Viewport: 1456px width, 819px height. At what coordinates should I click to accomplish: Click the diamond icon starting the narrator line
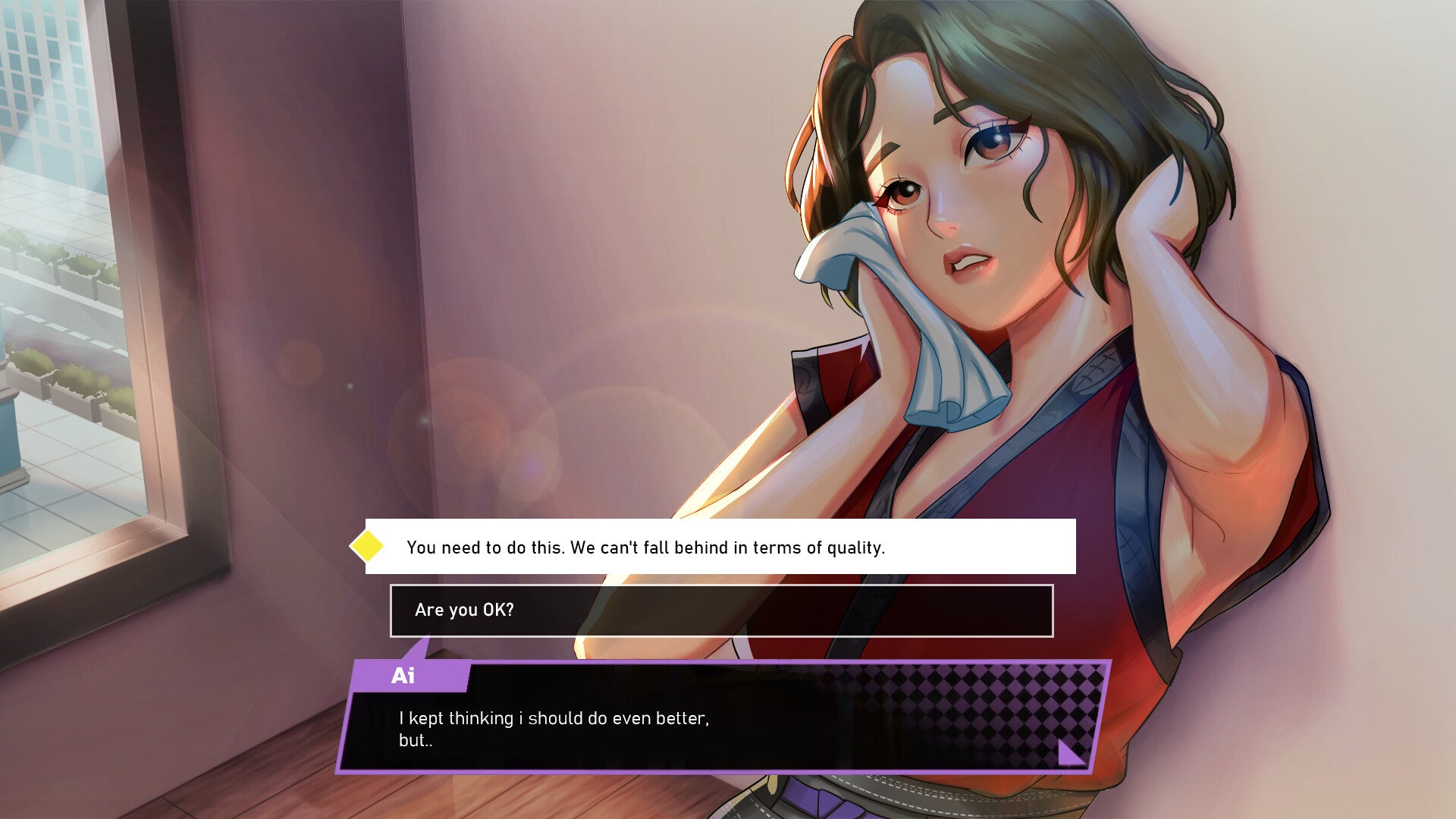[x=366, y=546]
